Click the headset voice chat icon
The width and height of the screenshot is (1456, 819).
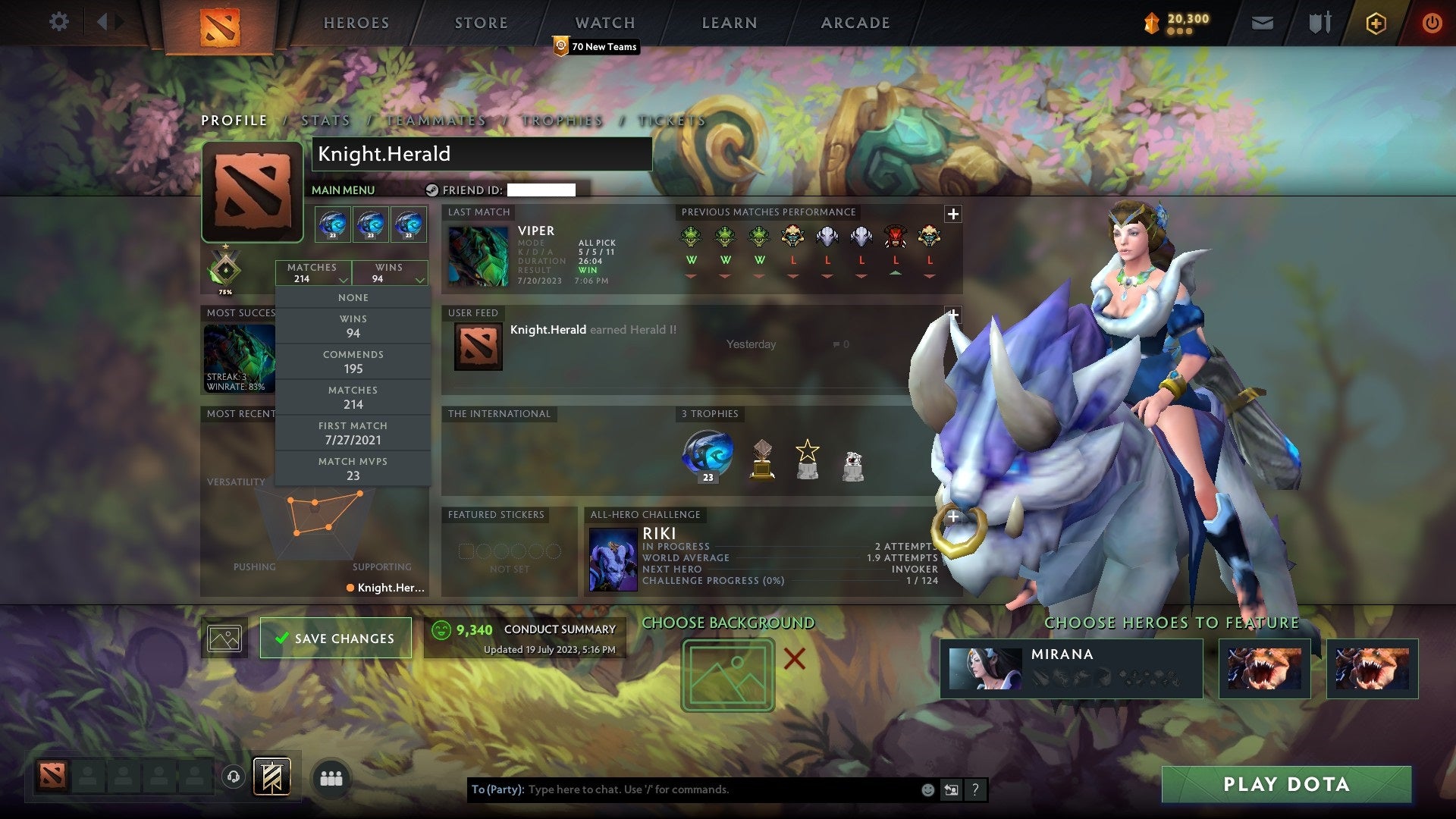click(232, 776)
